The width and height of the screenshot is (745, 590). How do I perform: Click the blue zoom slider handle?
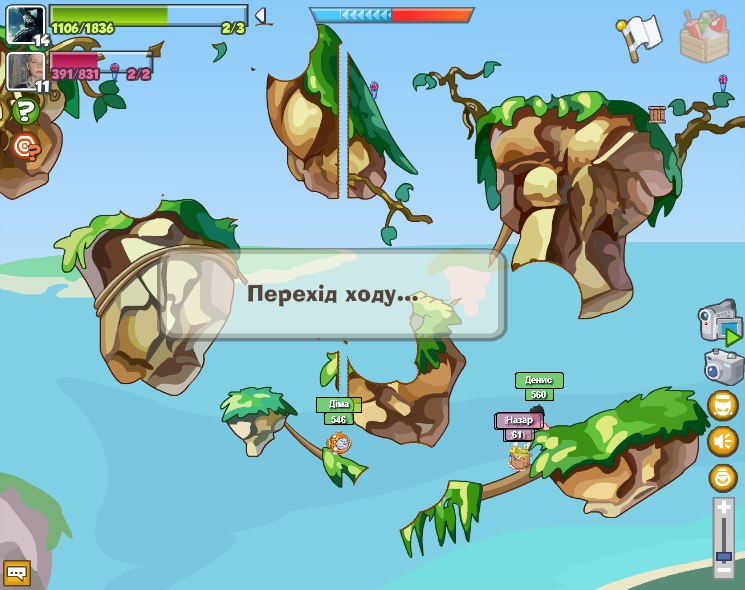click(x=724, y=556)
